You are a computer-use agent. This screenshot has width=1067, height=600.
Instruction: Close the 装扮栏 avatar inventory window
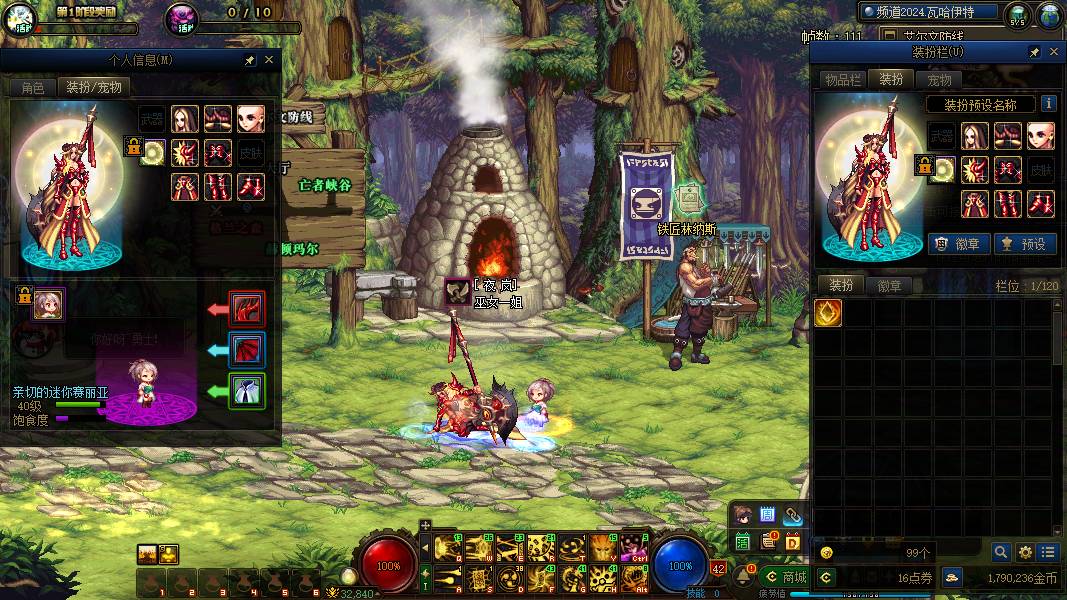pos(1054,52)
